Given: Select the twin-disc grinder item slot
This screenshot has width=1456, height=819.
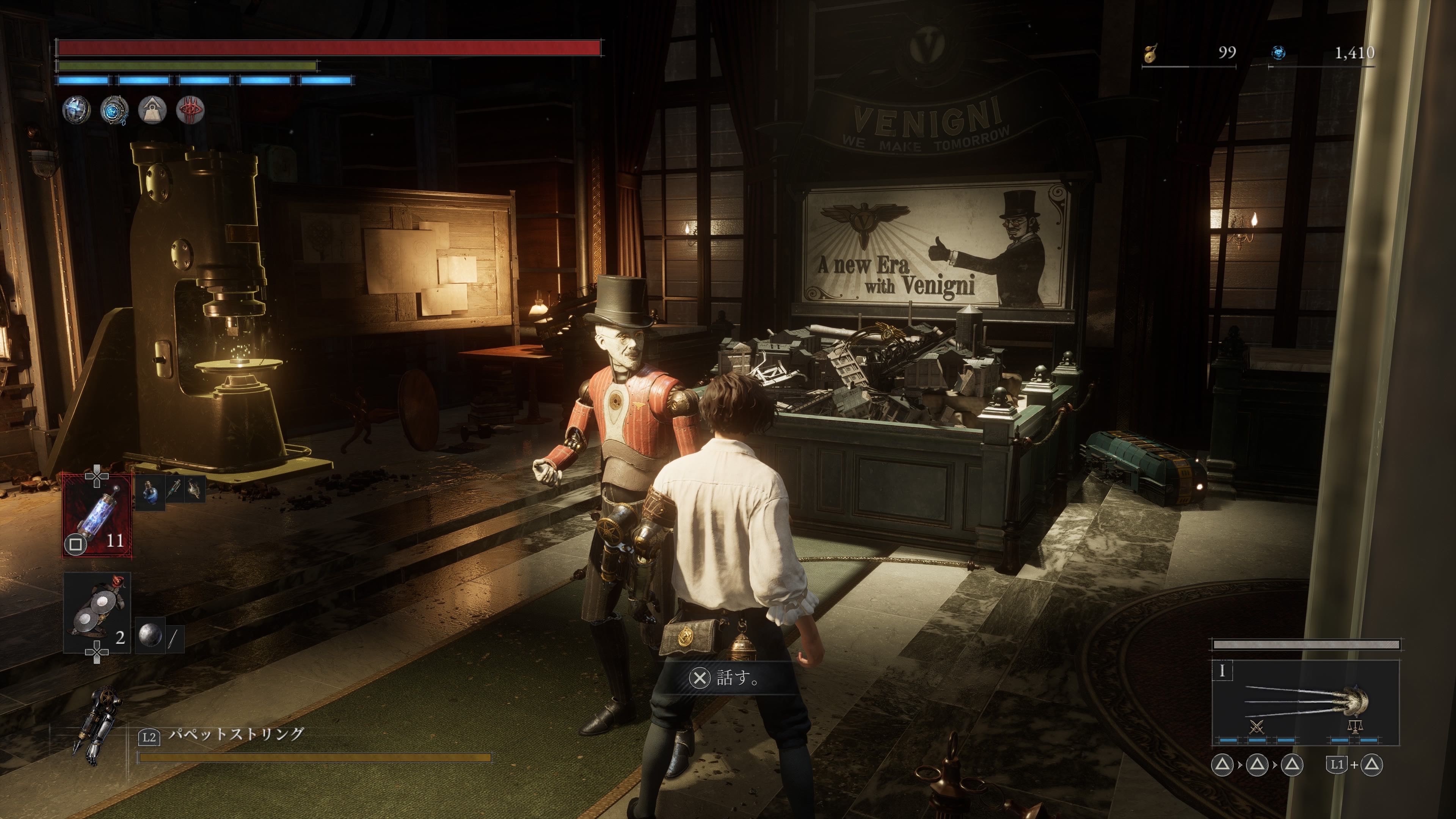Looking at the screenshot, I should (x=97, y=612).
